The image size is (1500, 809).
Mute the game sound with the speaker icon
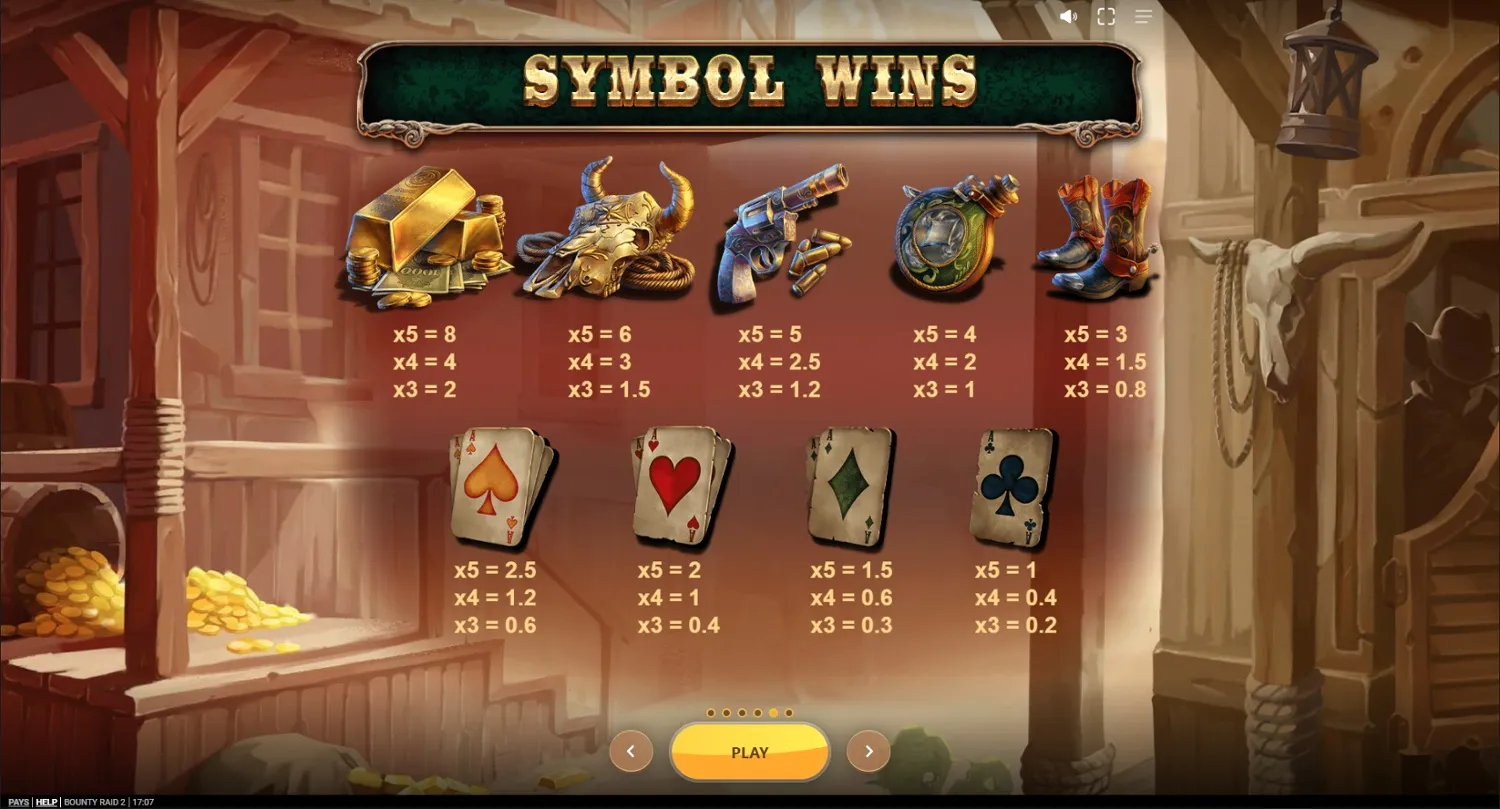click(x=1069, y=16)
